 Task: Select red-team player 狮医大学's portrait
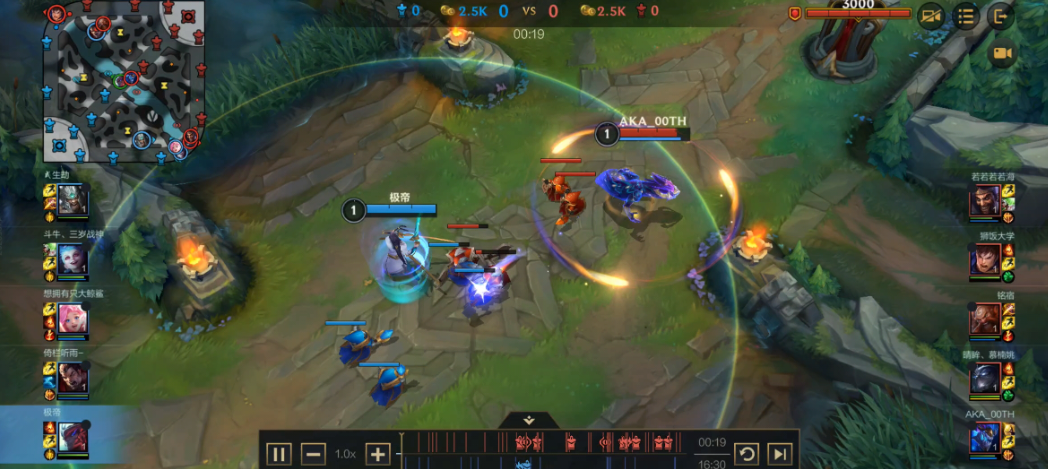tap(985, 261)
